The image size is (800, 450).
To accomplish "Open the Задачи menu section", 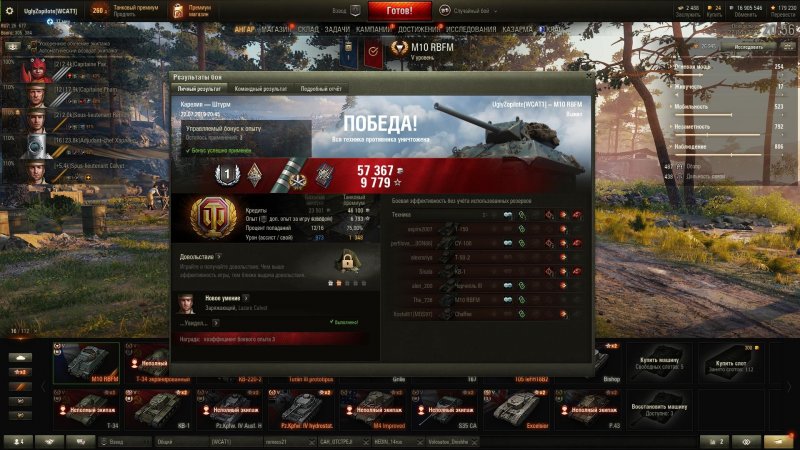I will pos(337,30).
